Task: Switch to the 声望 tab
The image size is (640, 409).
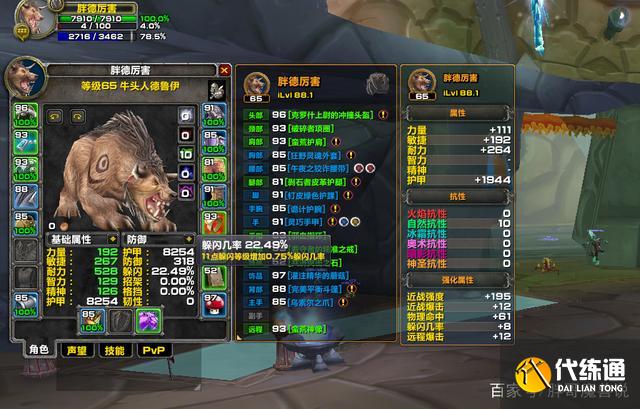Action: pos(75,351)
